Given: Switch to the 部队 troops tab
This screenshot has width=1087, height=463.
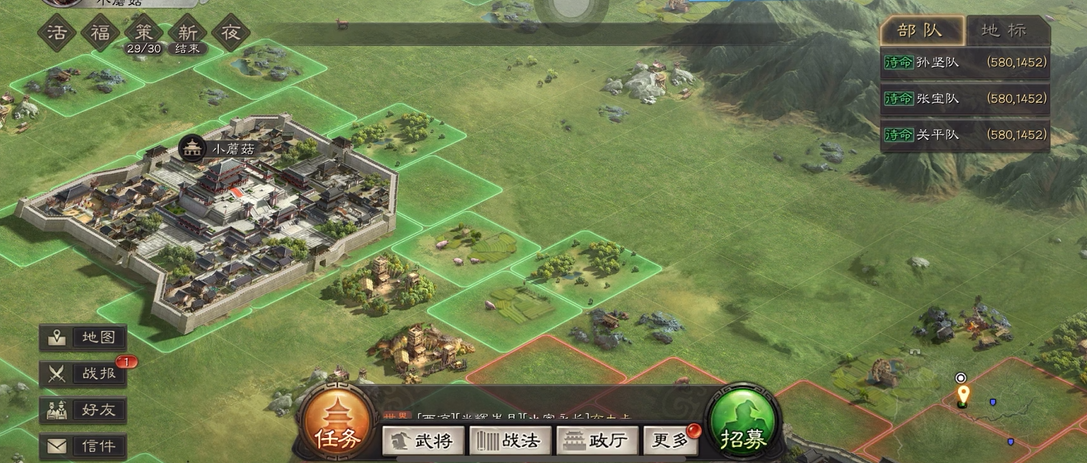Looking at the screenshot, I should click(921, 30).
